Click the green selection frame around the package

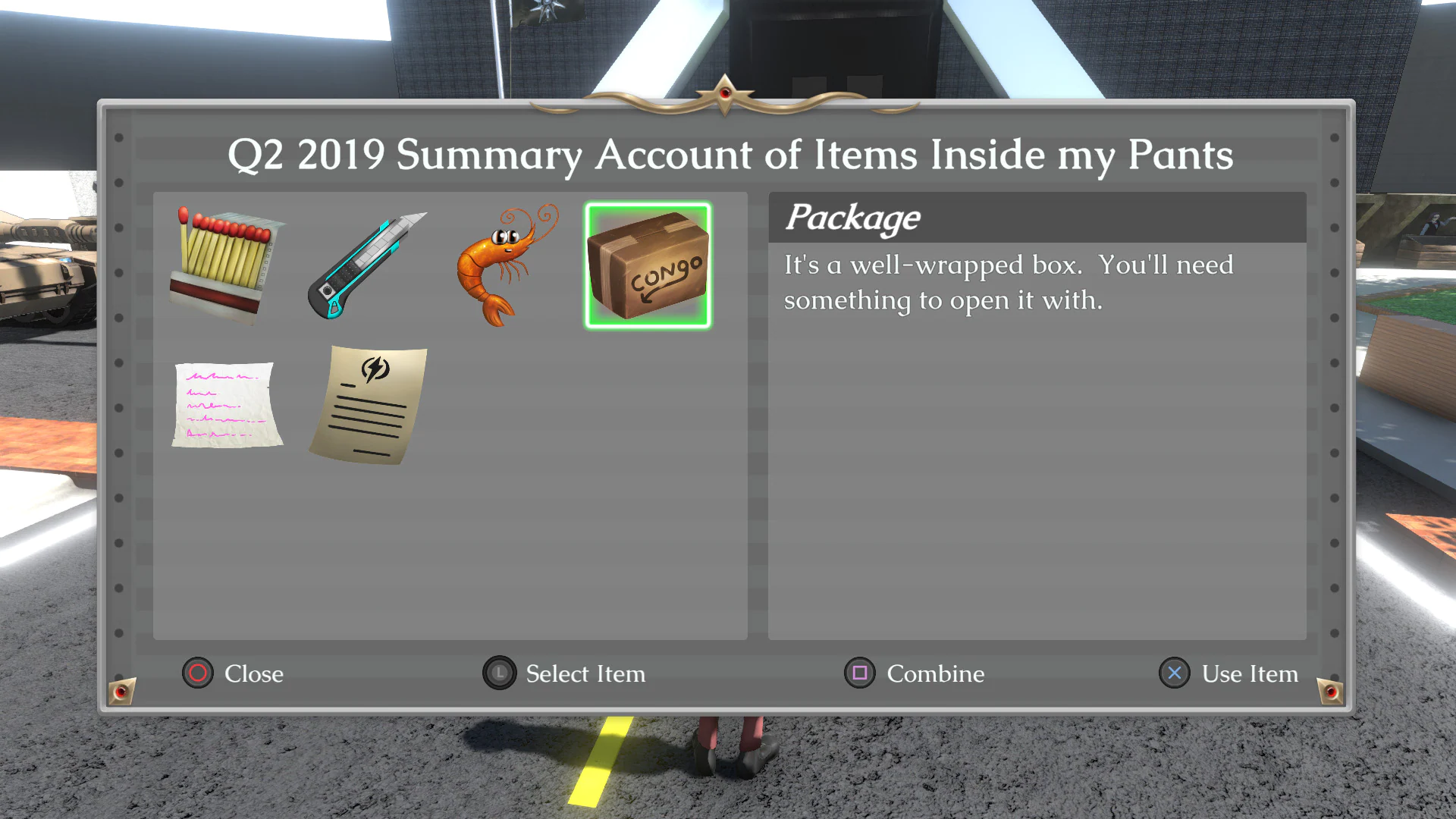coord(648,206)
